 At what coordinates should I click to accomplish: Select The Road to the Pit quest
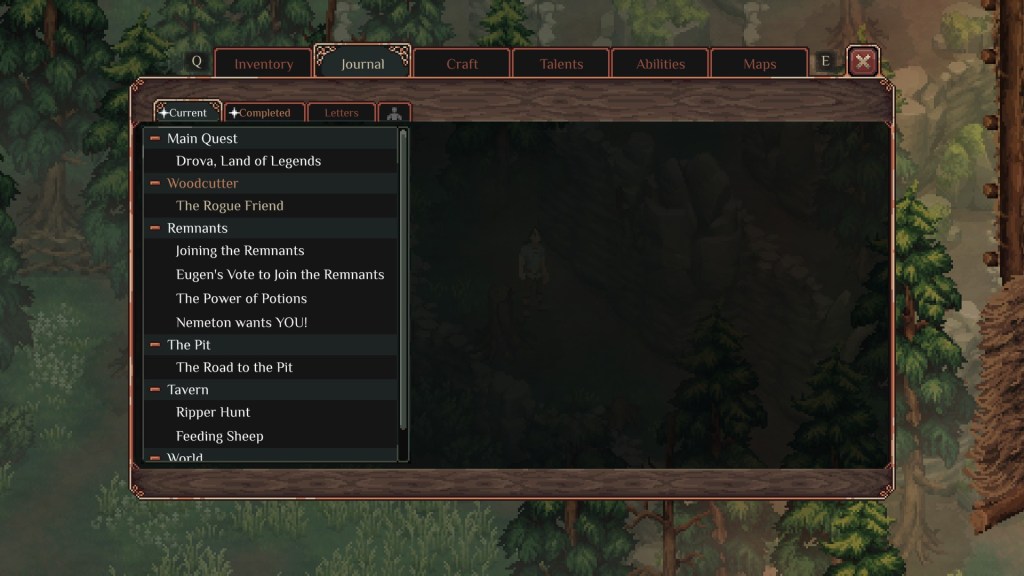(234, 368)
